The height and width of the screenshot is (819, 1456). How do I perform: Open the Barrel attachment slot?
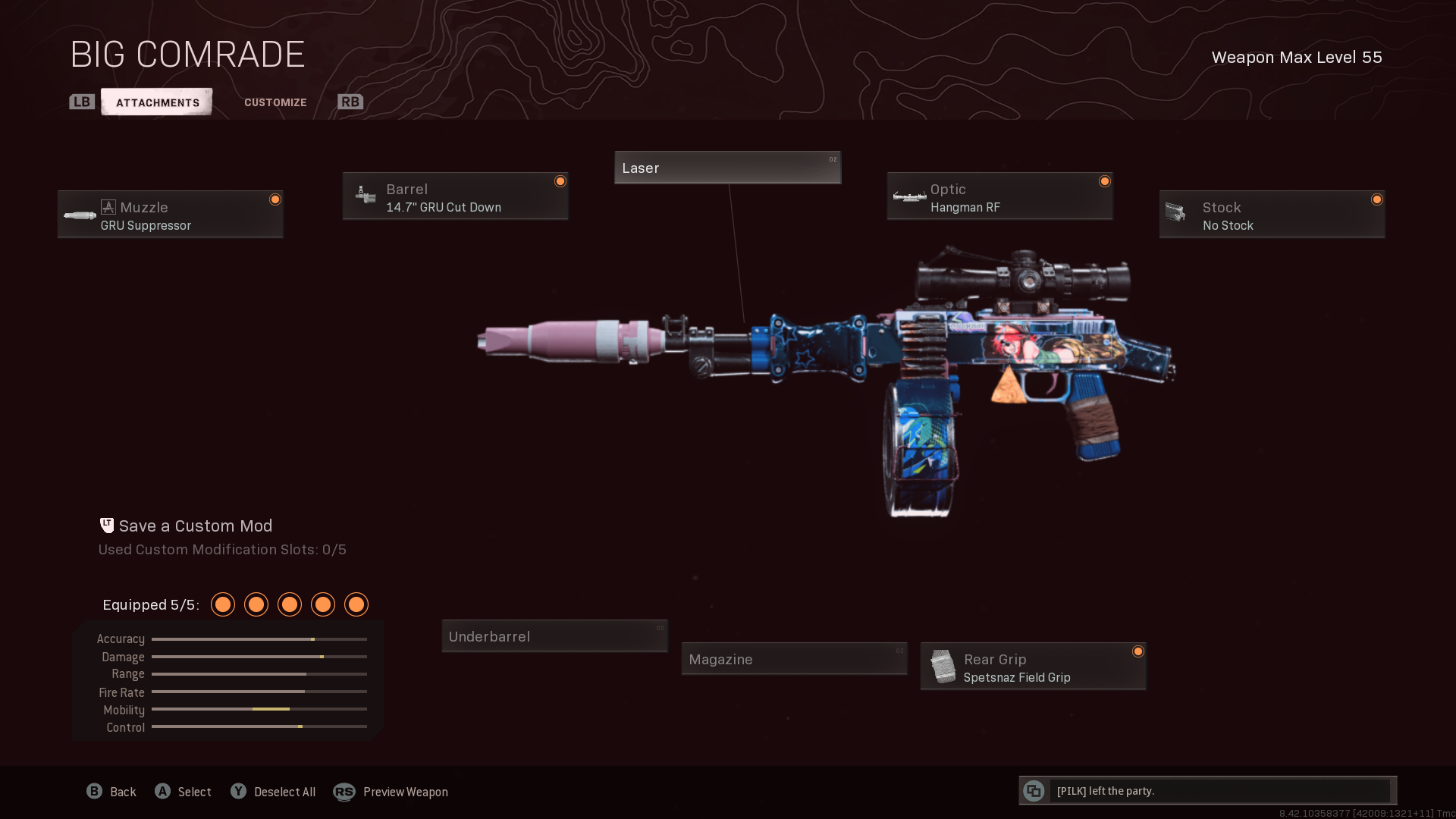455,196
